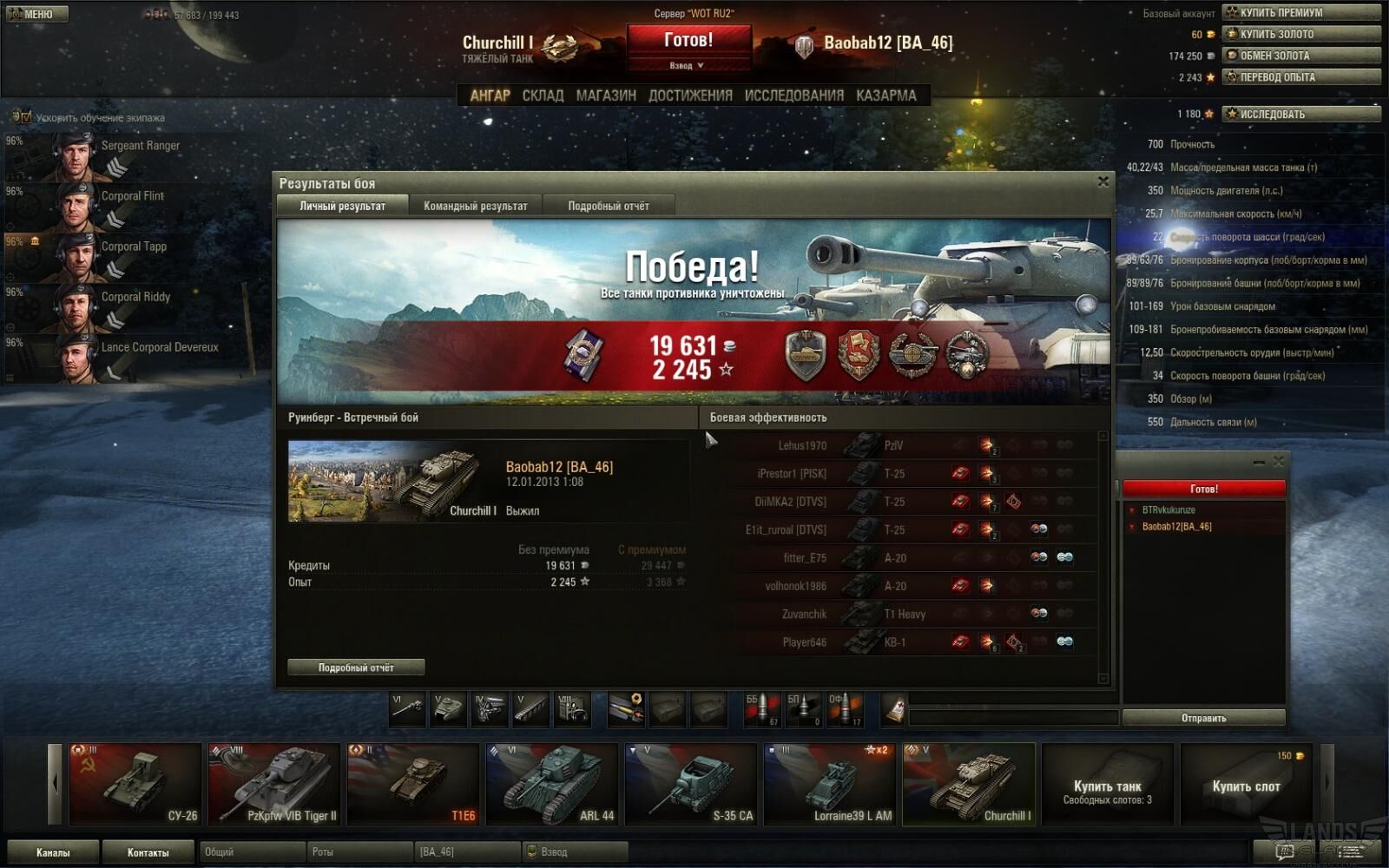
Task: Open the Магазин section
Action: click(606, 95)
